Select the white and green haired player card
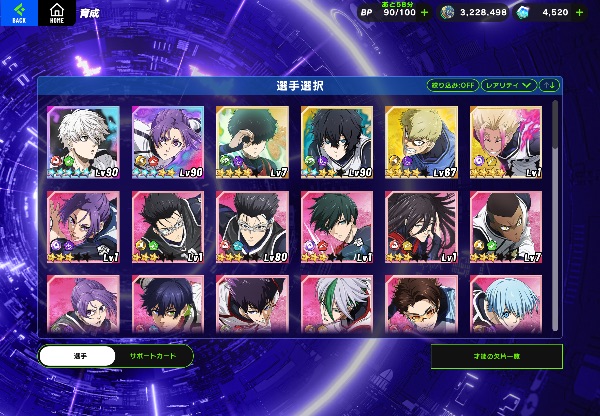This screenshot has height=416, width=600. pos(337,302)
